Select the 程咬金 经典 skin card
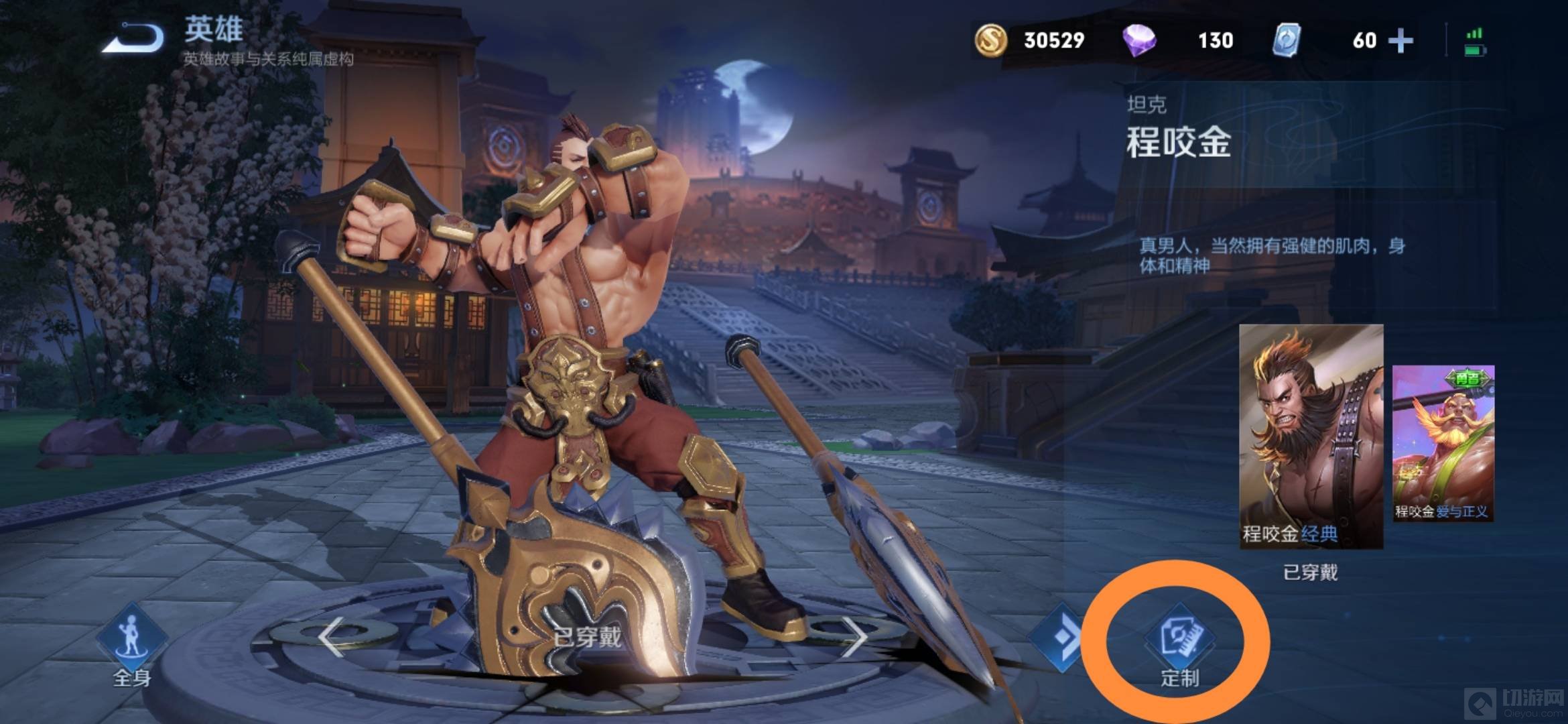Screen dimensions: 1568x724 pos(1311,437)
